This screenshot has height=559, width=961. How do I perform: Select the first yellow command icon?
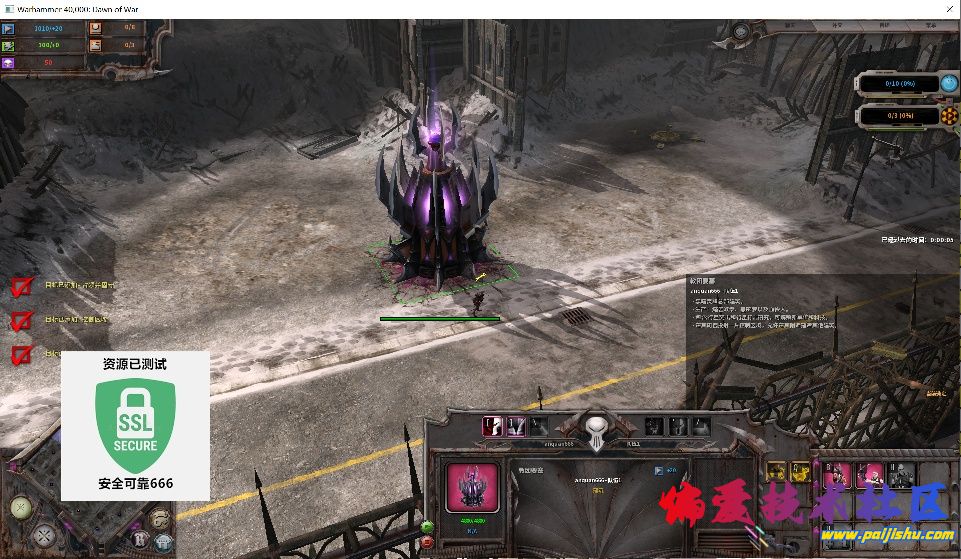(775, 471)
